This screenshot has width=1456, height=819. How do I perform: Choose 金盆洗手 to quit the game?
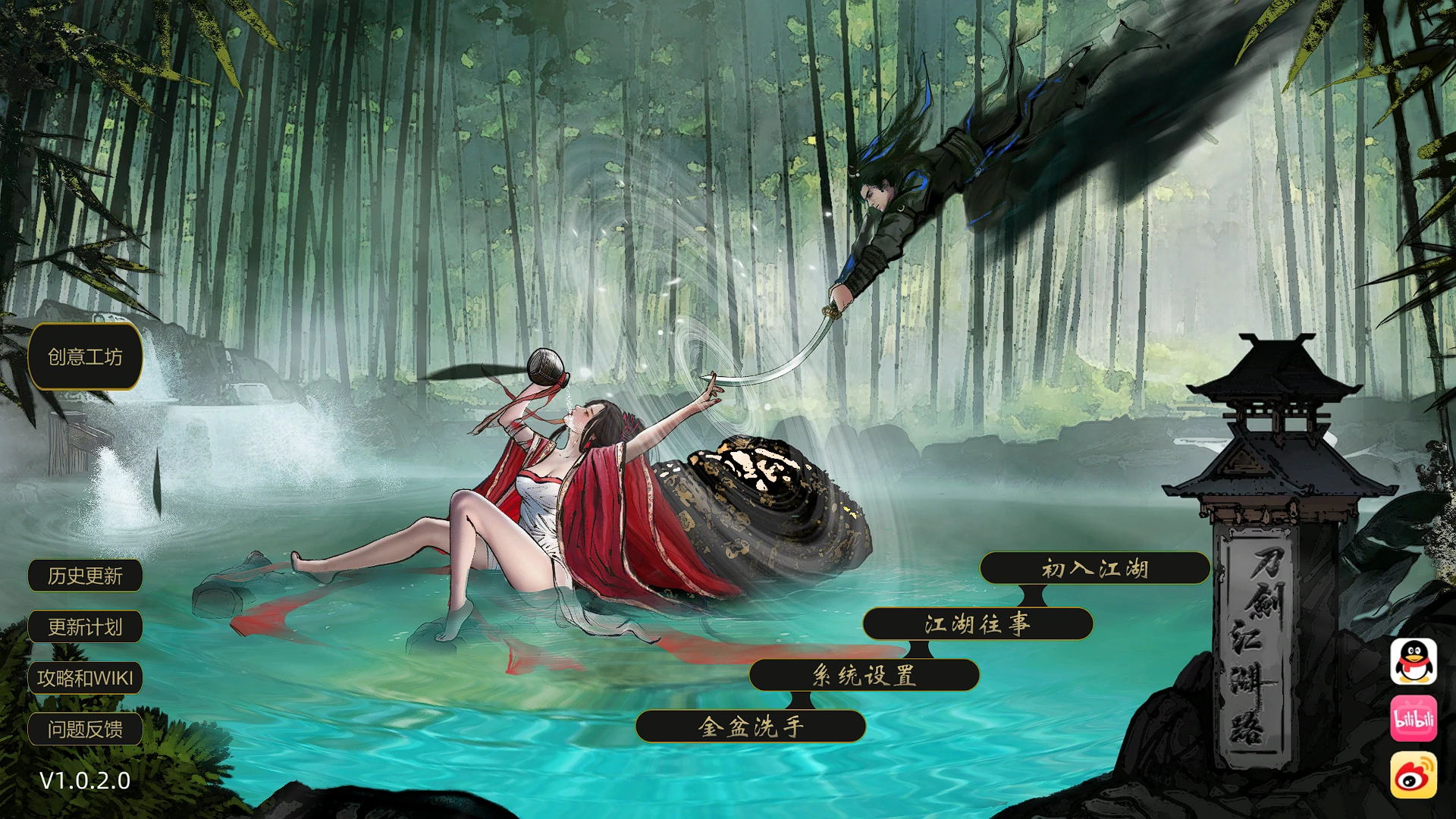pos(752,726)
